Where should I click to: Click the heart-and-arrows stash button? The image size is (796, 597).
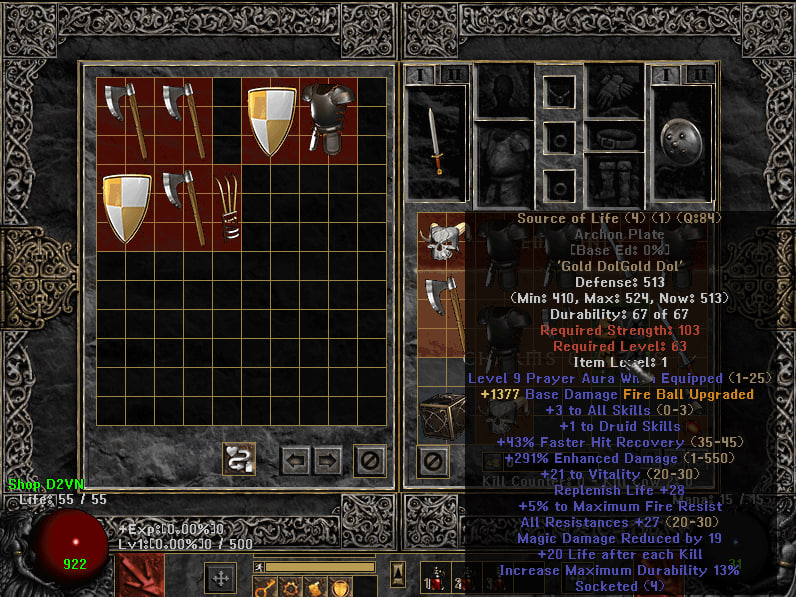(x=239, y=459)
